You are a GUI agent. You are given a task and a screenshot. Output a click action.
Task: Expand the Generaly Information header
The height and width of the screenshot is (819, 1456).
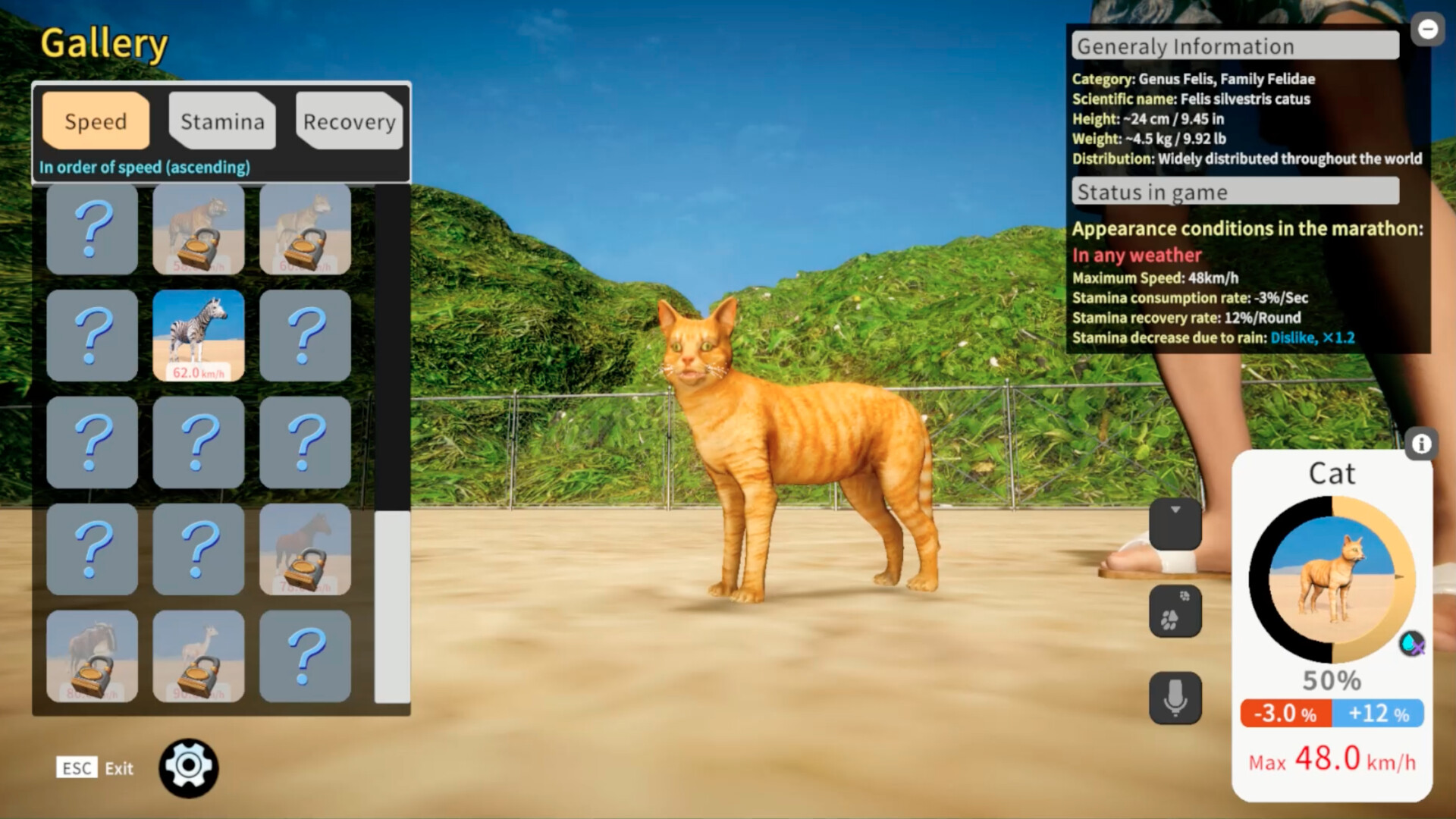(1235, 45)
